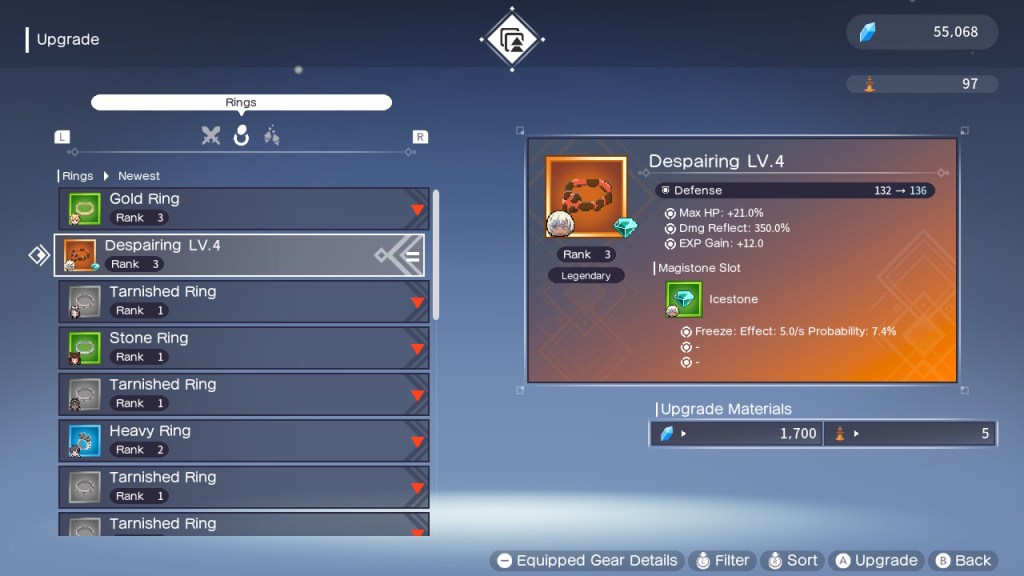Click the Icestone magistone slot icon

(x=684, y=299)
